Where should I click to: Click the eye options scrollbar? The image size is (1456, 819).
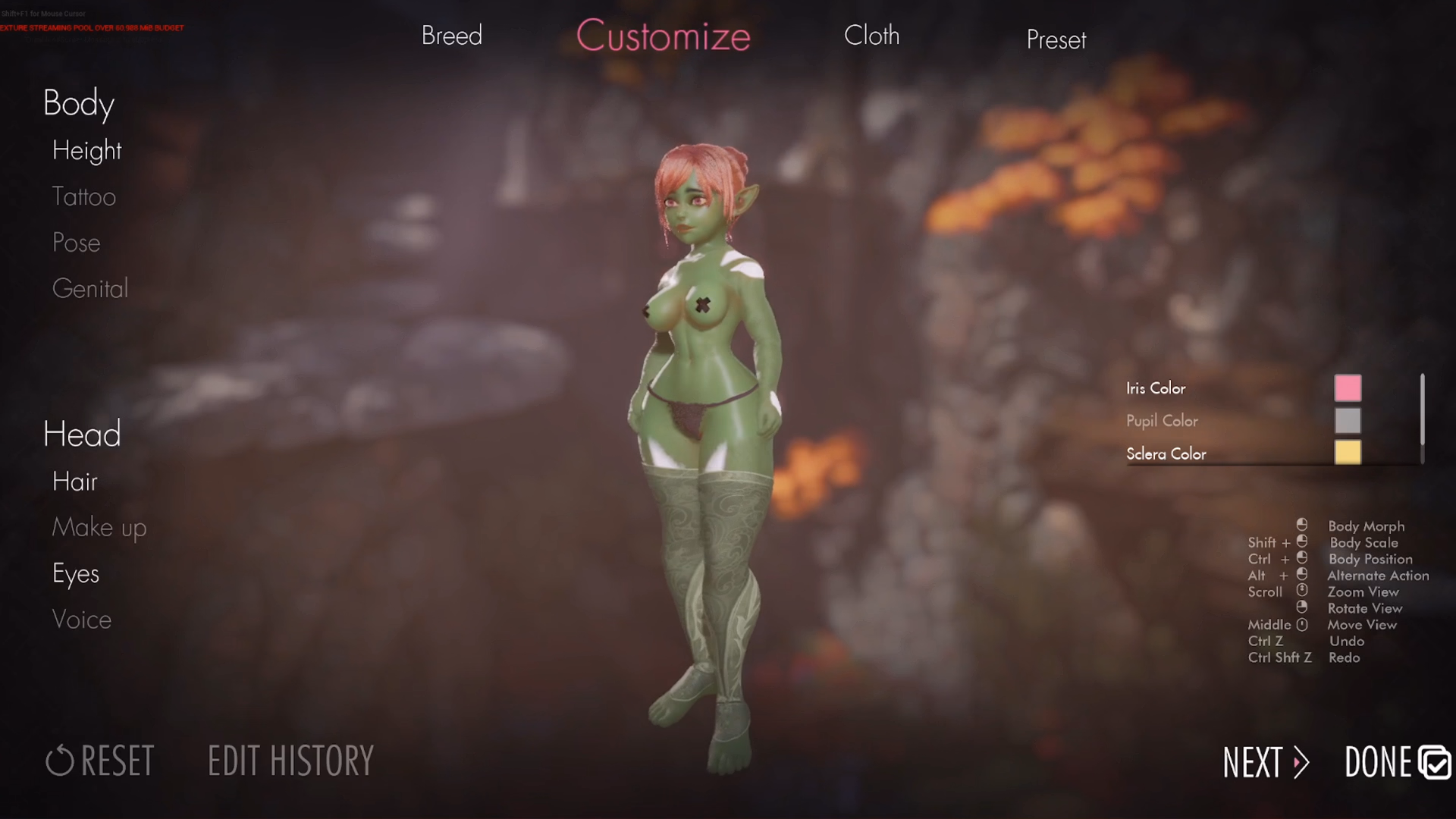click(x=1422, y=409)
